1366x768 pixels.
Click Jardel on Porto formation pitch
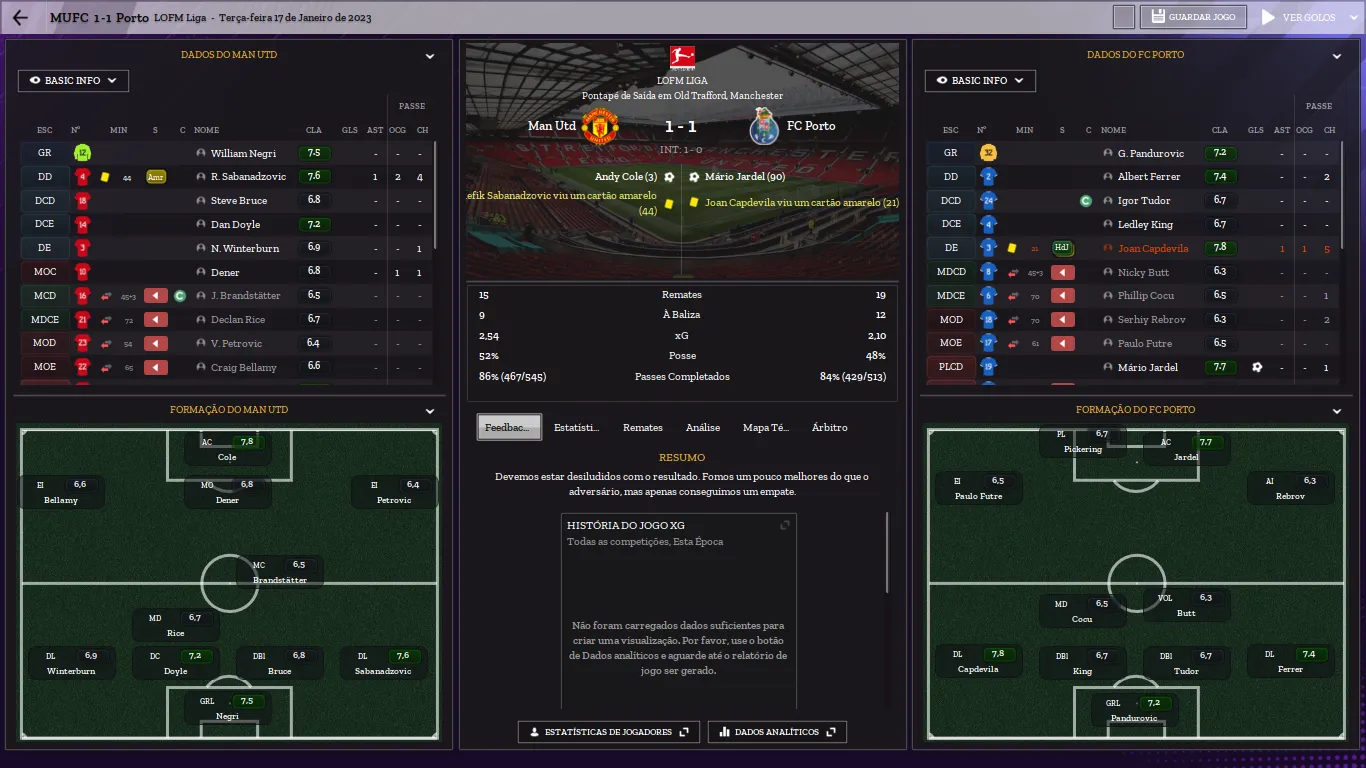[1185, 449]
